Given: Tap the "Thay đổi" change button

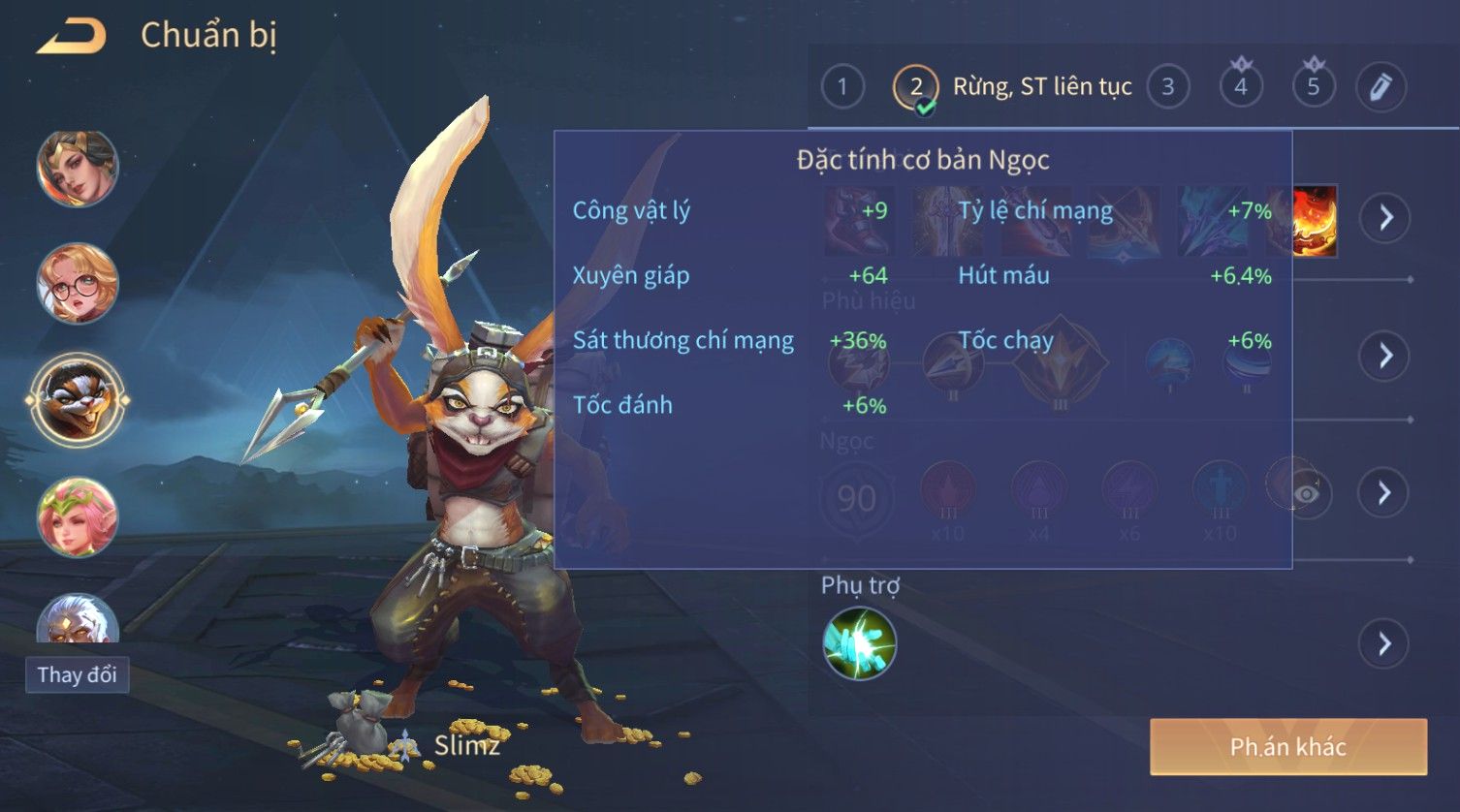Looking at the screenshot, I should [77, 674].
